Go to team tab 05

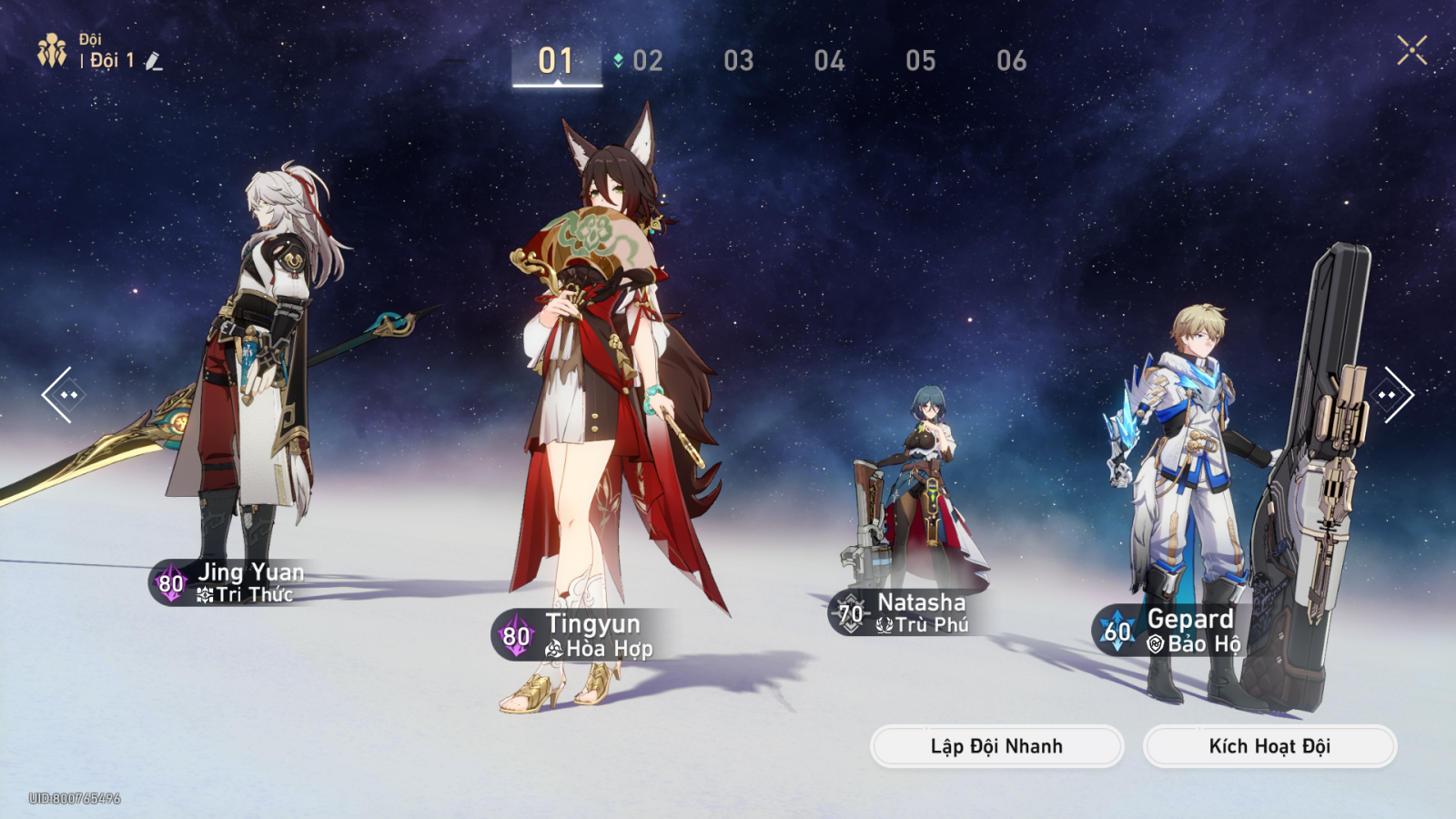(x=920, y=61)
